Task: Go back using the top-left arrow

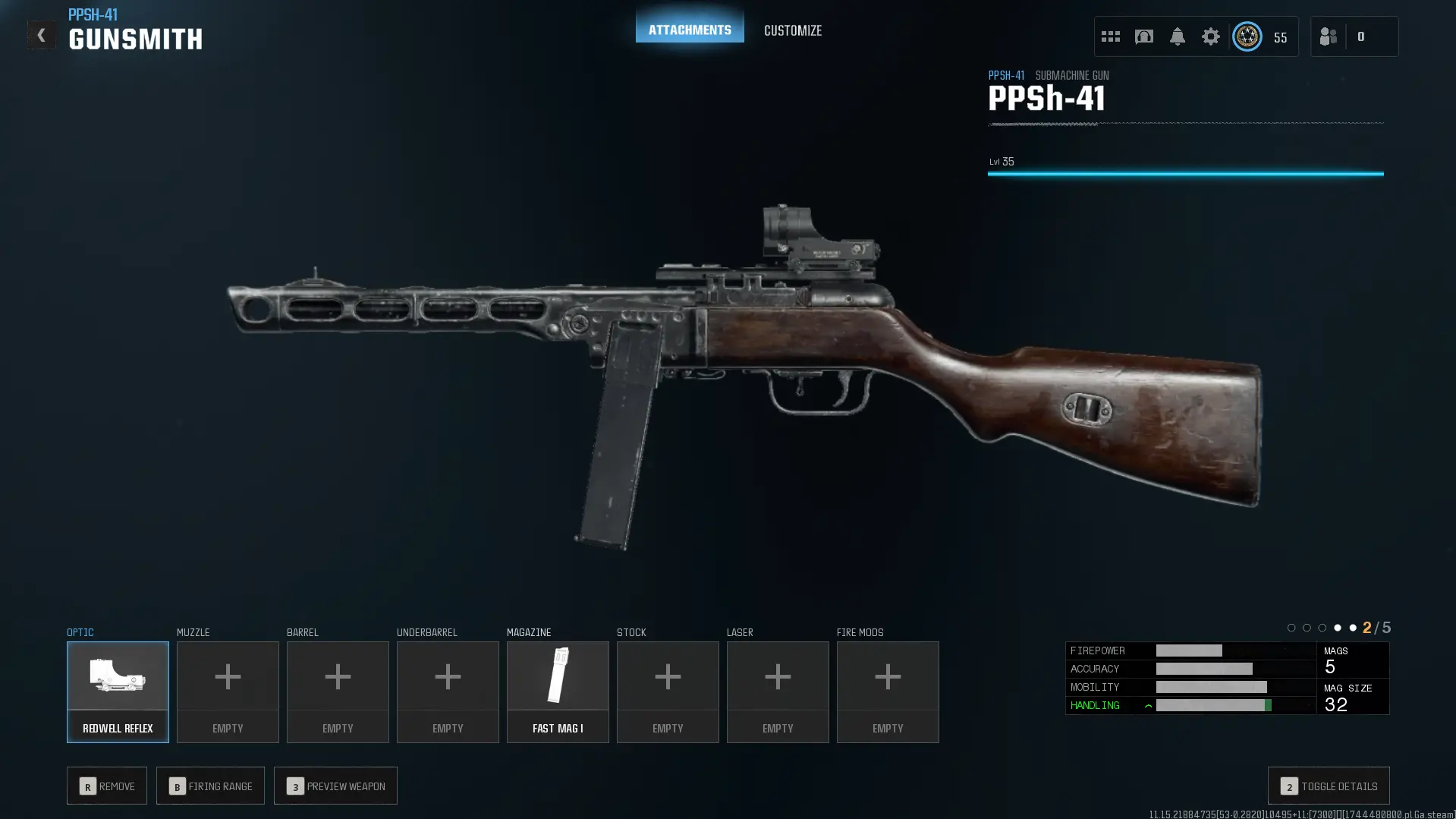Action: click(x=41, y=35)
